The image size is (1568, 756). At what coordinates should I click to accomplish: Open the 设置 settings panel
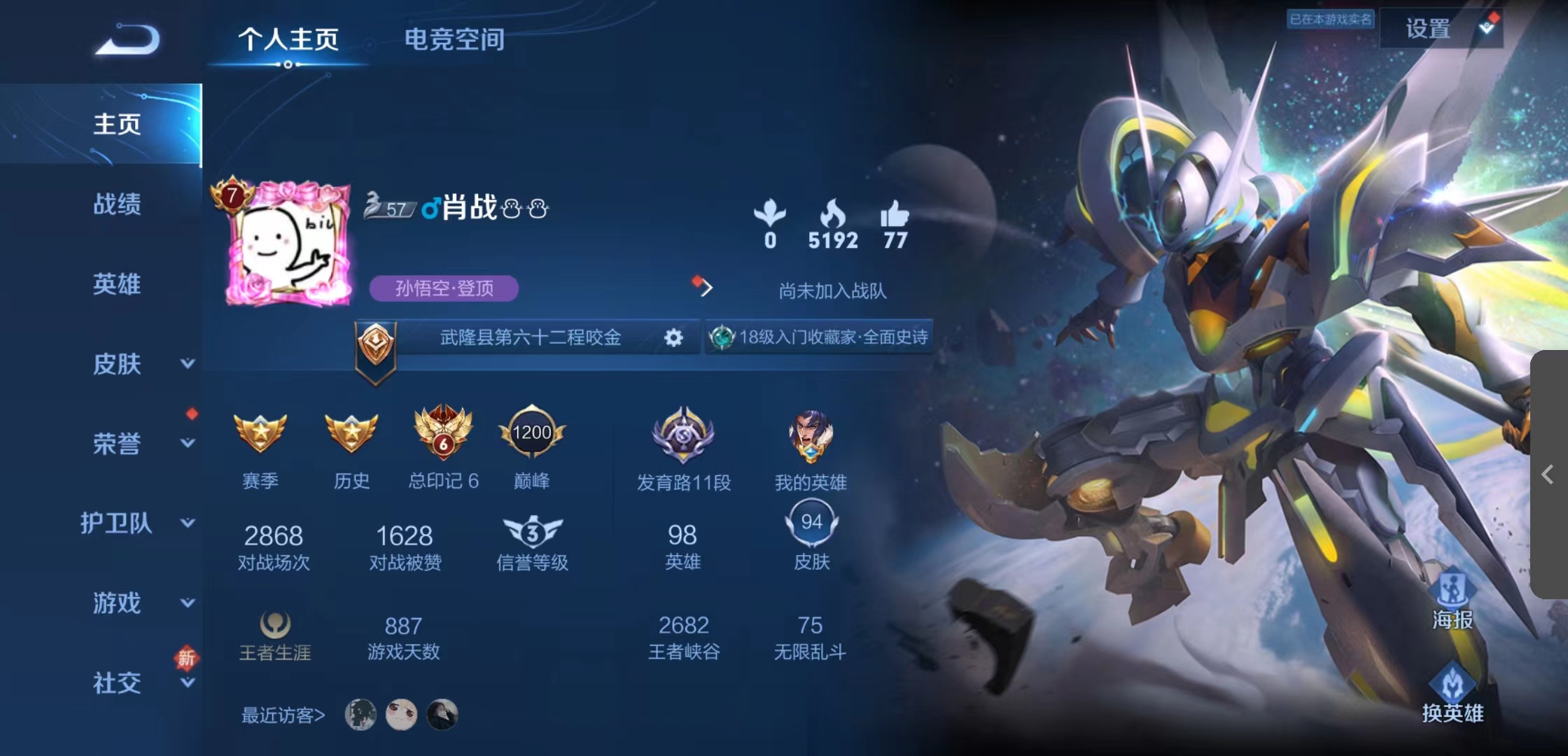[1429, 29]
